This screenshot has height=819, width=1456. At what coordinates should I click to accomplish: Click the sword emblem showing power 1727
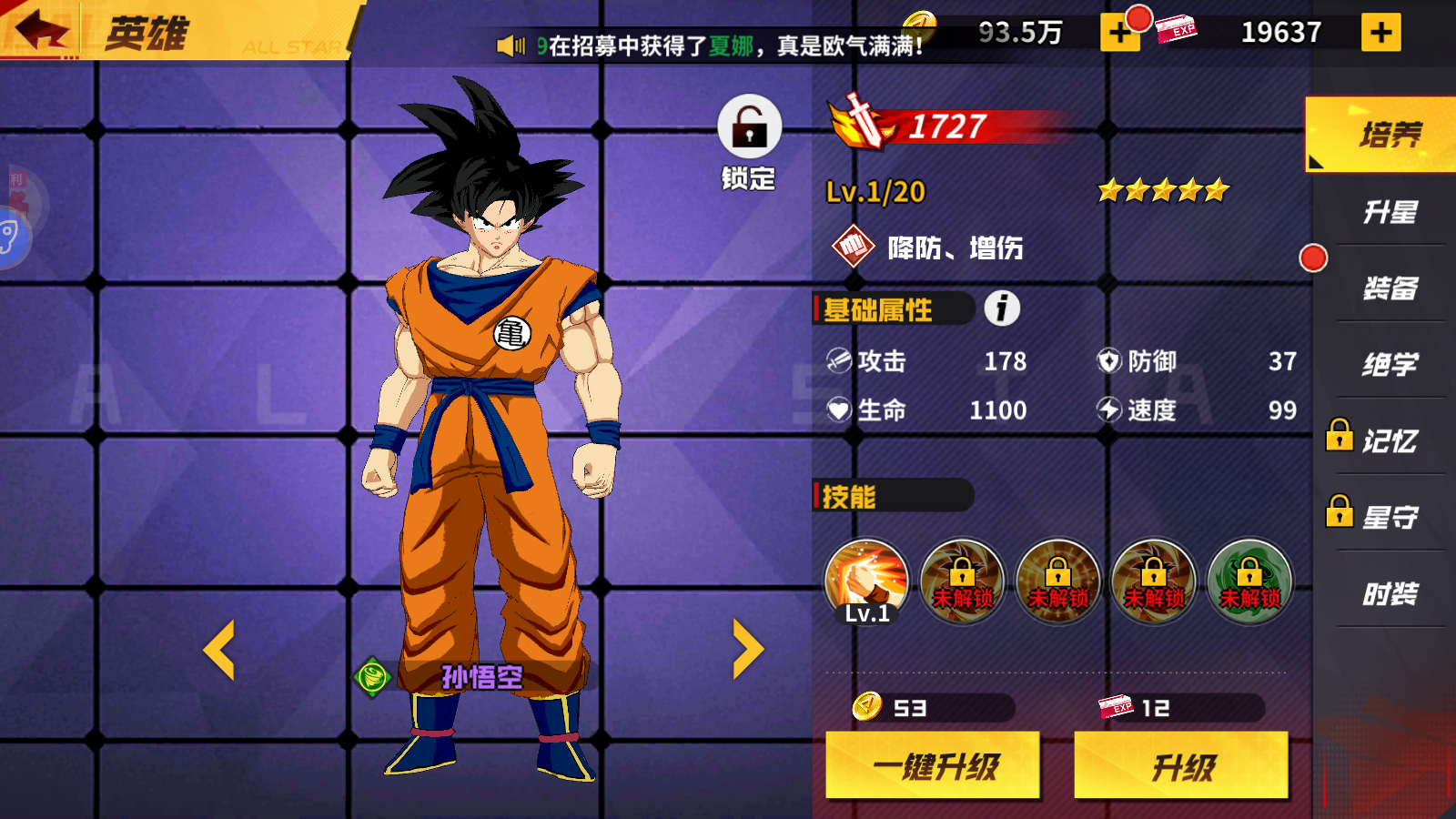(858, 123)
